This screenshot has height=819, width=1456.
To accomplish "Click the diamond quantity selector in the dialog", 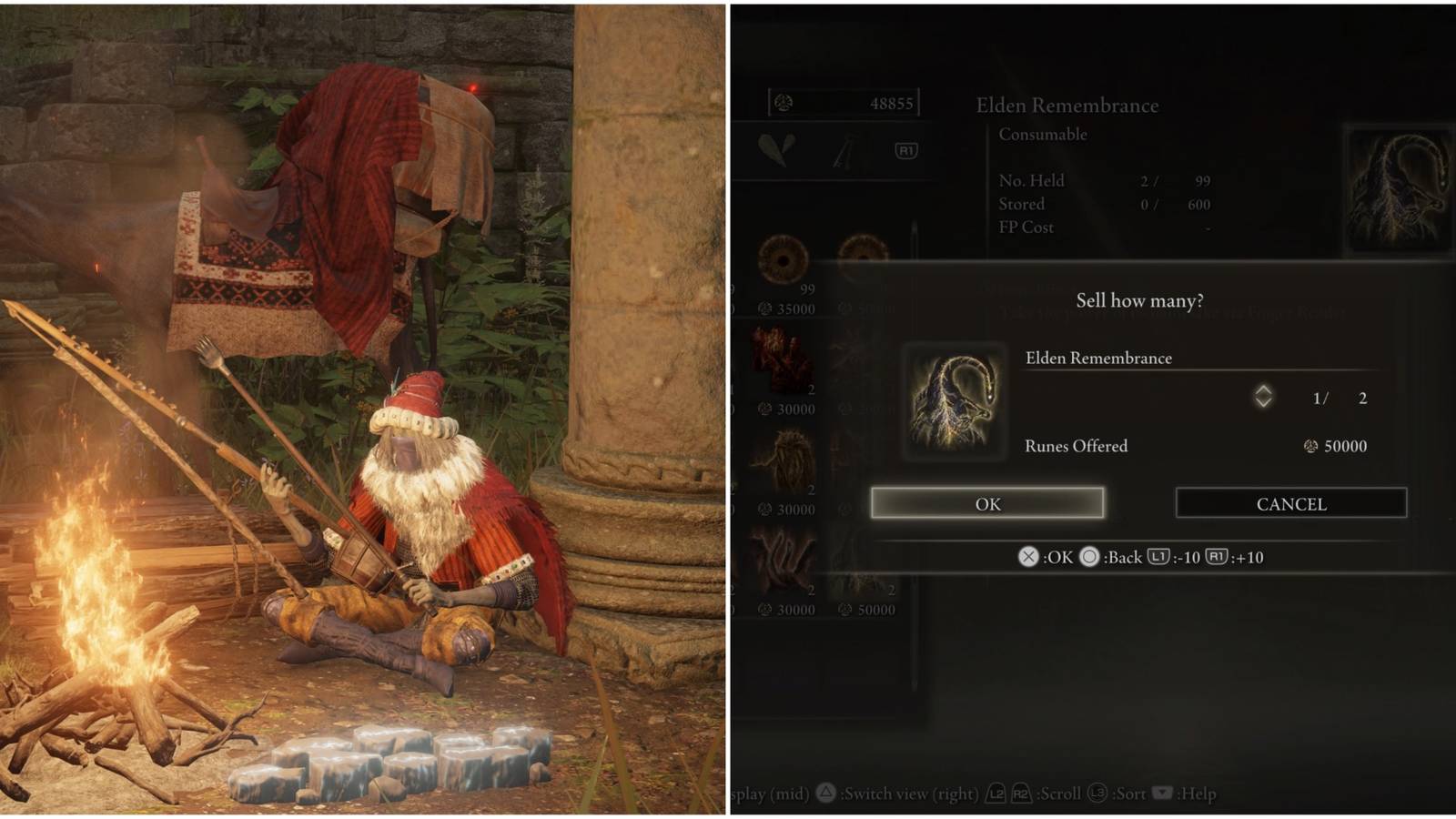I will coord(1263,396).
